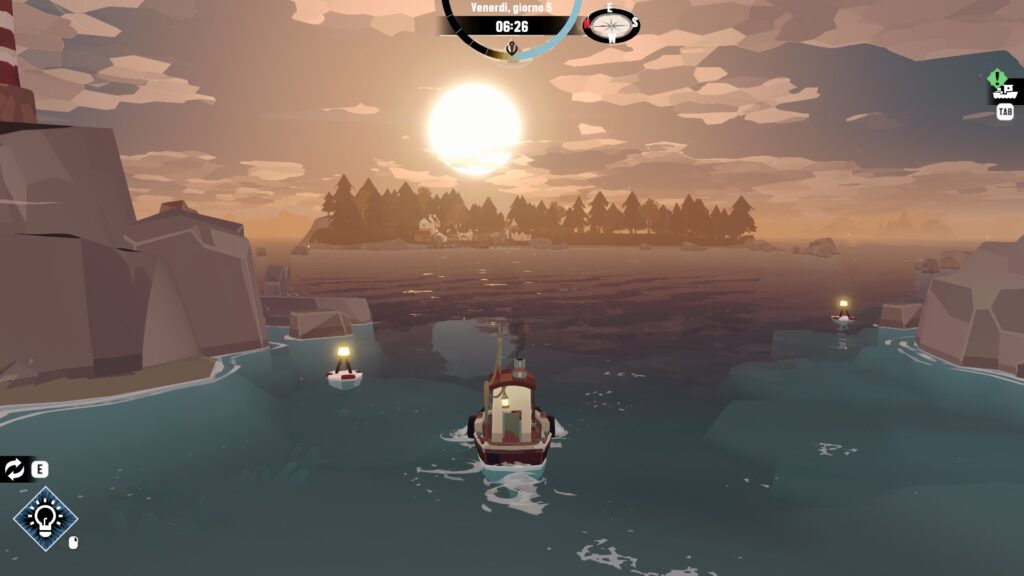
Task: Open the cargo boat icon with alert
Action: pyautogui.click(x=1004, y=91)
